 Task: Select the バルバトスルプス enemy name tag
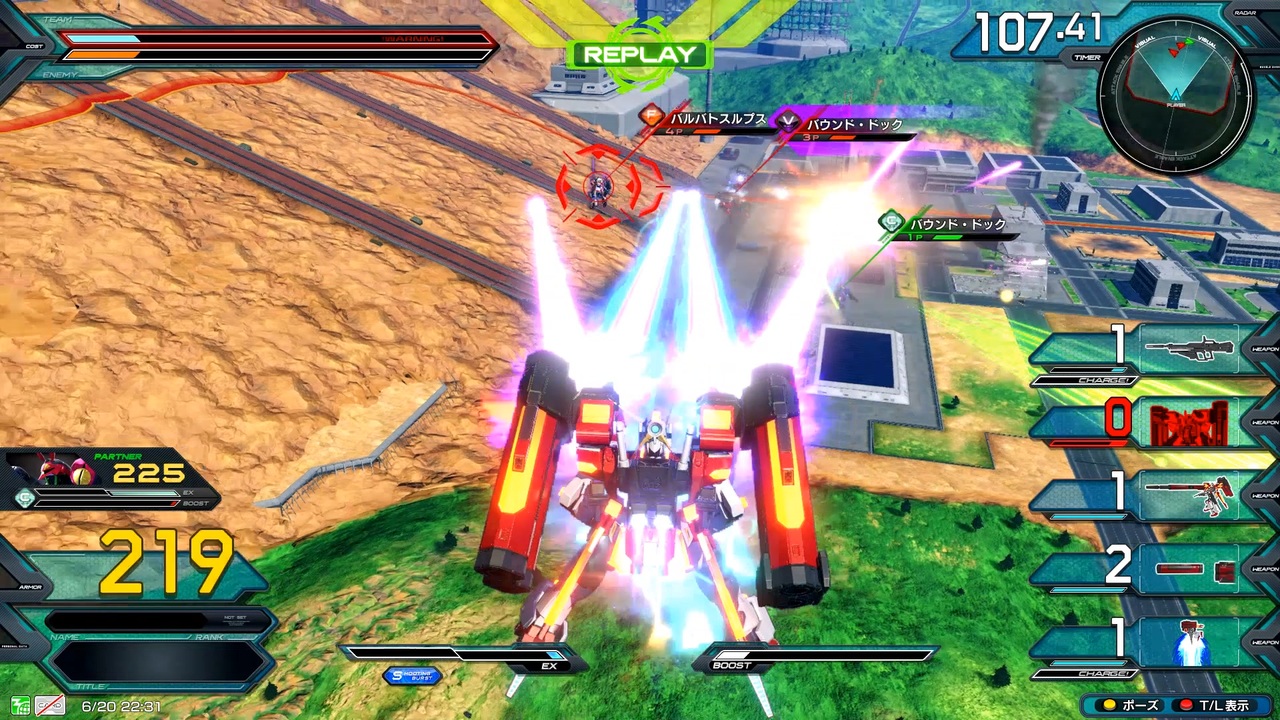(706, 119)
